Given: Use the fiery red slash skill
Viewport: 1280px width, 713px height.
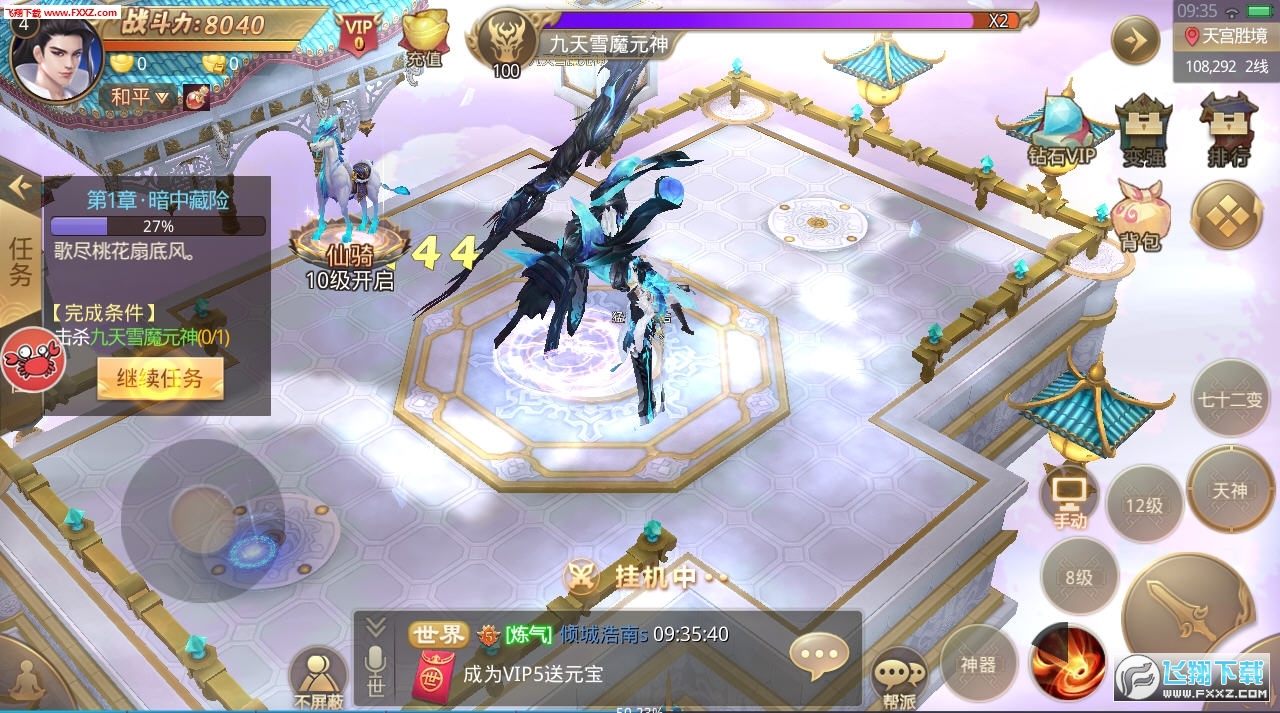Looking at the screenshot, I should (x=1067, y=663).
